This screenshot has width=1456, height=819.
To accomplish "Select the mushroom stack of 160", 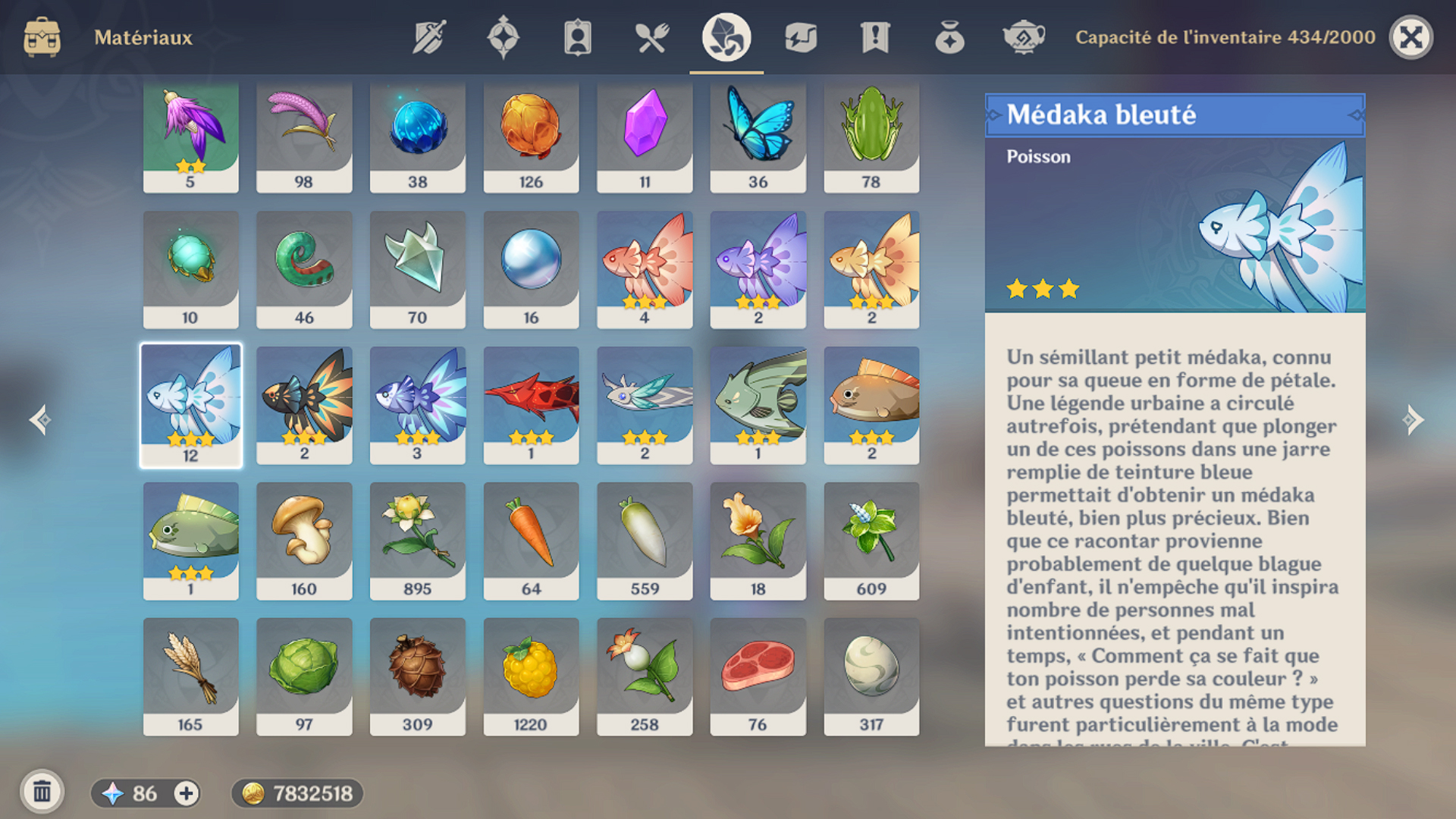I will [304, 541].
